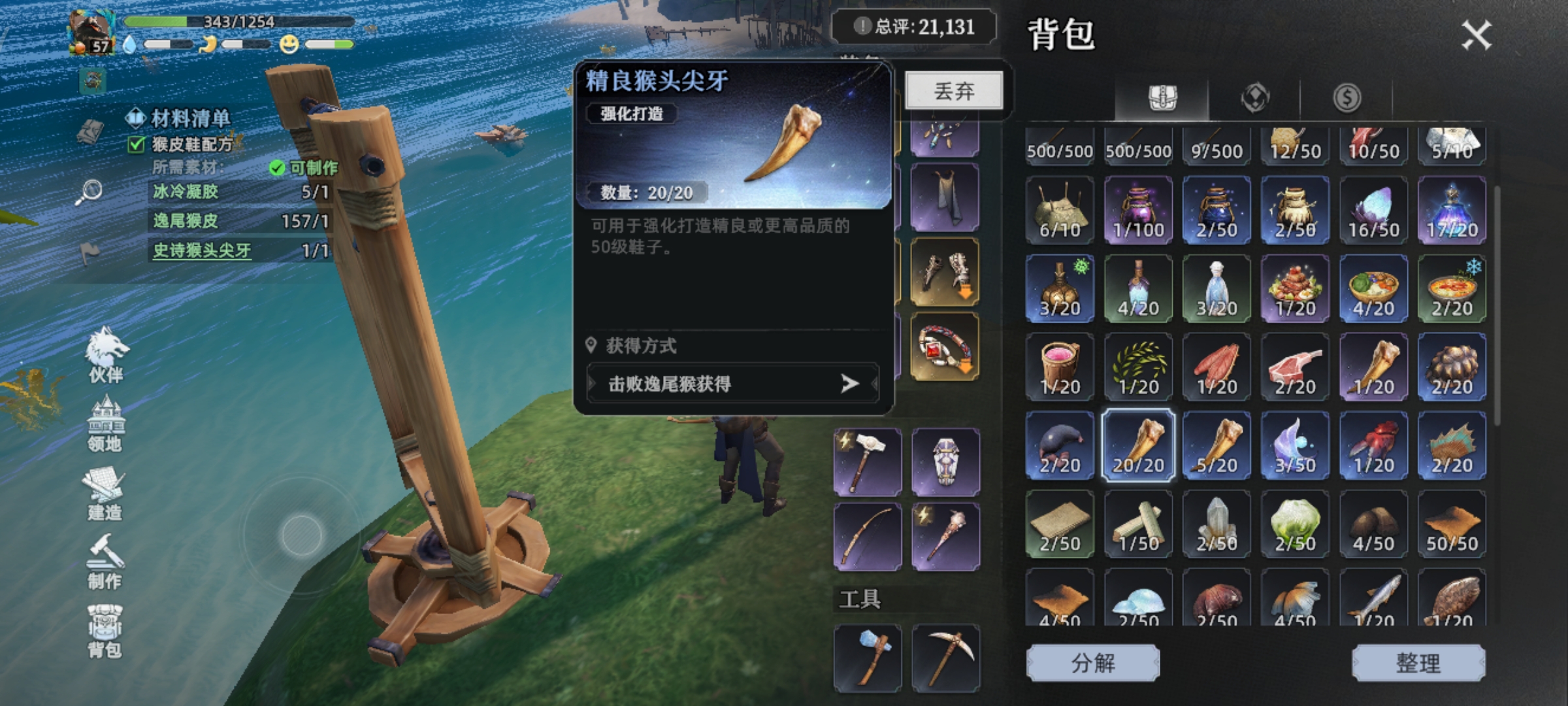Toggle the 猴皮鞋配方 checkbox

tap(135, 145)
